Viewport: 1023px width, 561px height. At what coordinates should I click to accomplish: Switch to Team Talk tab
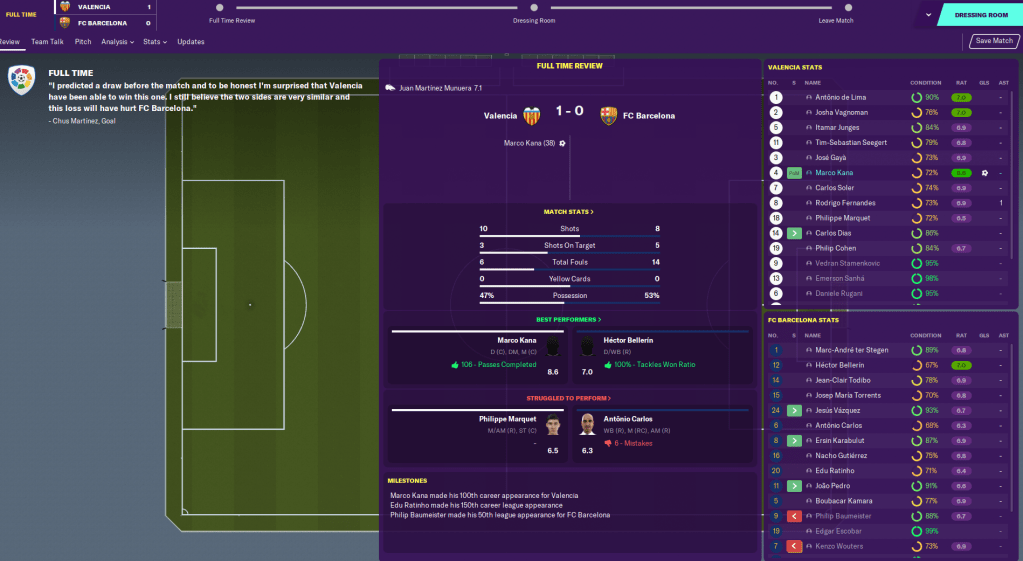(47, 42)
